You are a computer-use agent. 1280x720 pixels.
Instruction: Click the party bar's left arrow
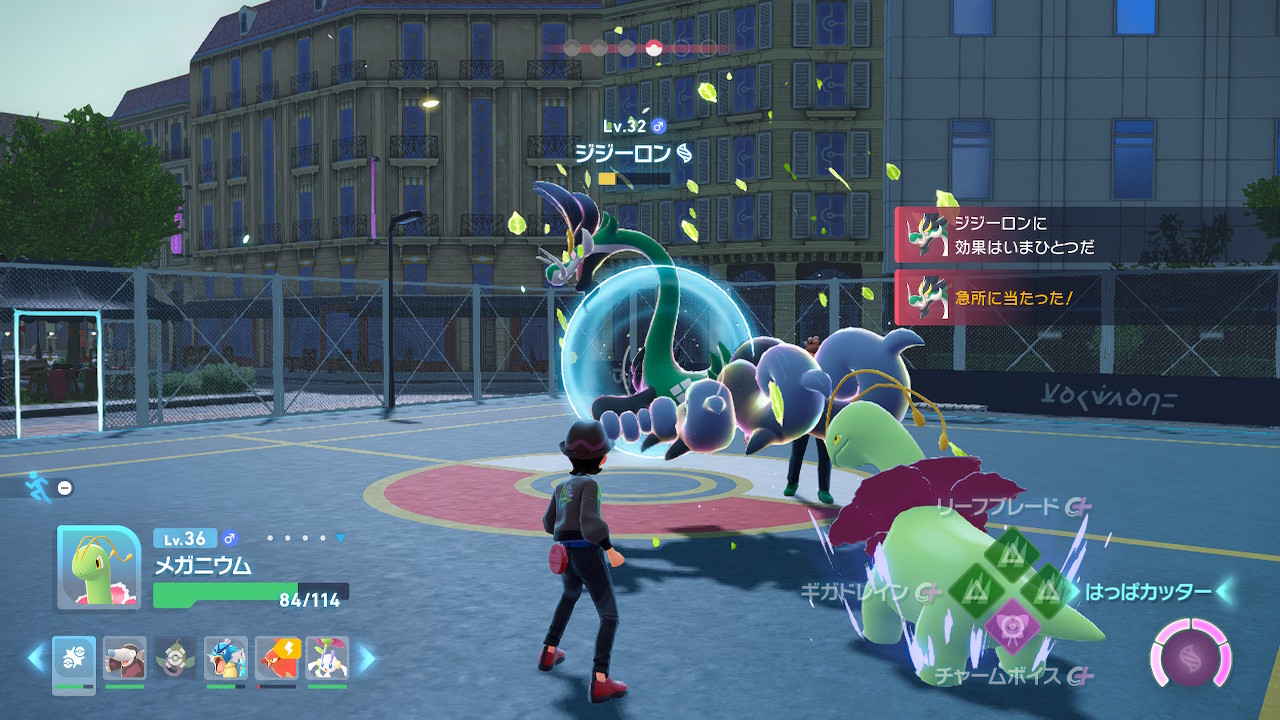pyautogui.click(x=37, y=658)
